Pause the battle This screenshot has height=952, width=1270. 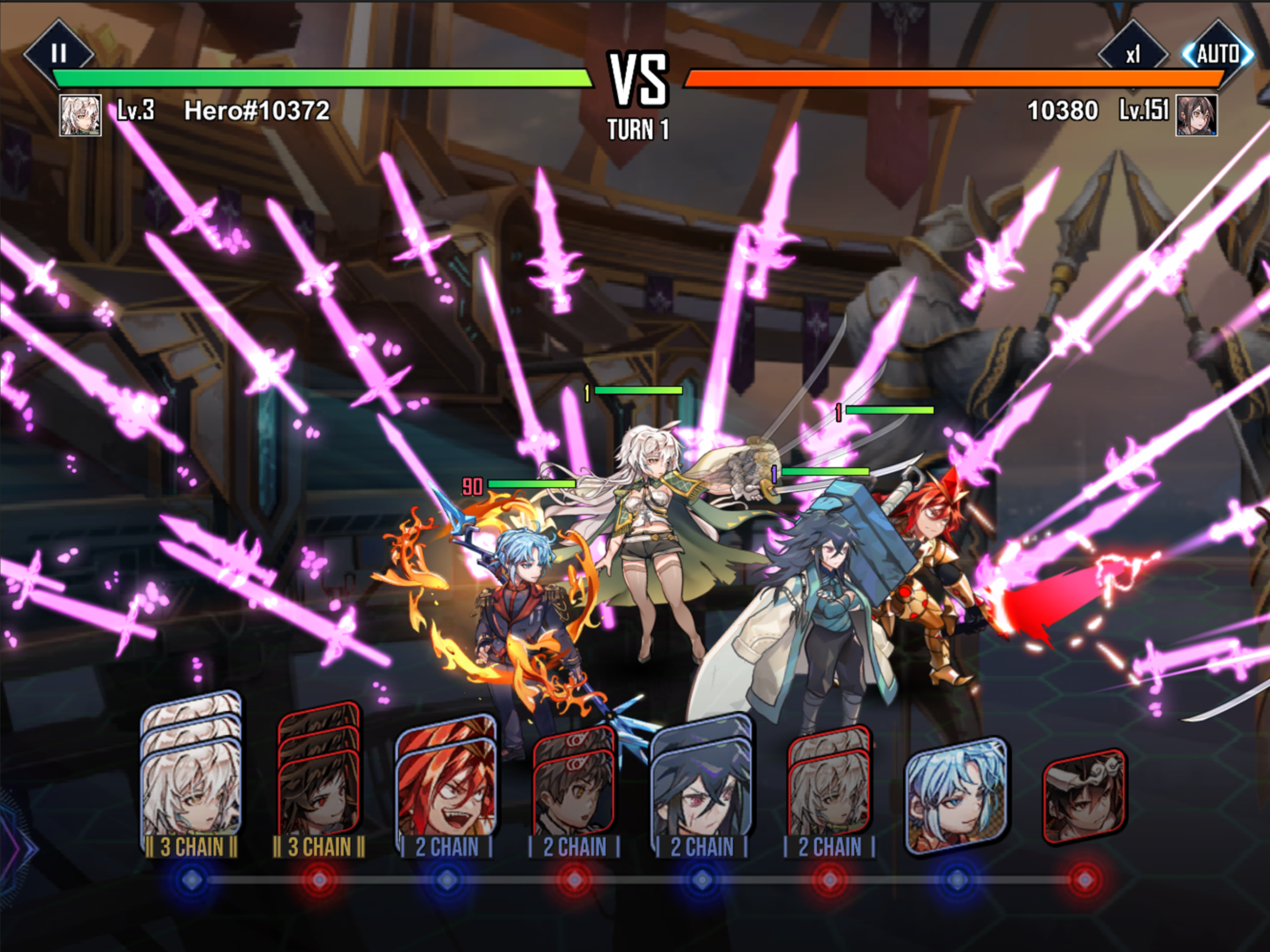click(59, 54)
